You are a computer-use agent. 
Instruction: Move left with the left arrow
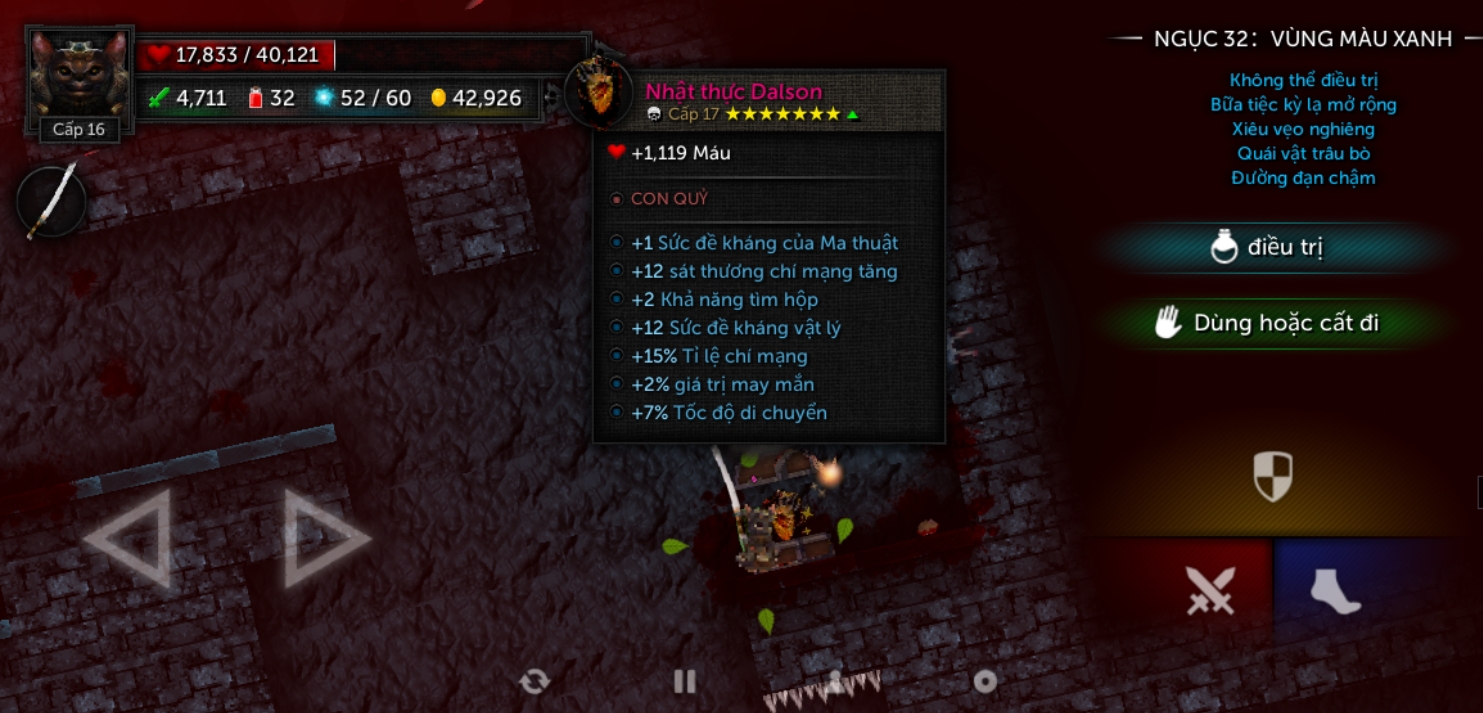[x=128, y=539]
